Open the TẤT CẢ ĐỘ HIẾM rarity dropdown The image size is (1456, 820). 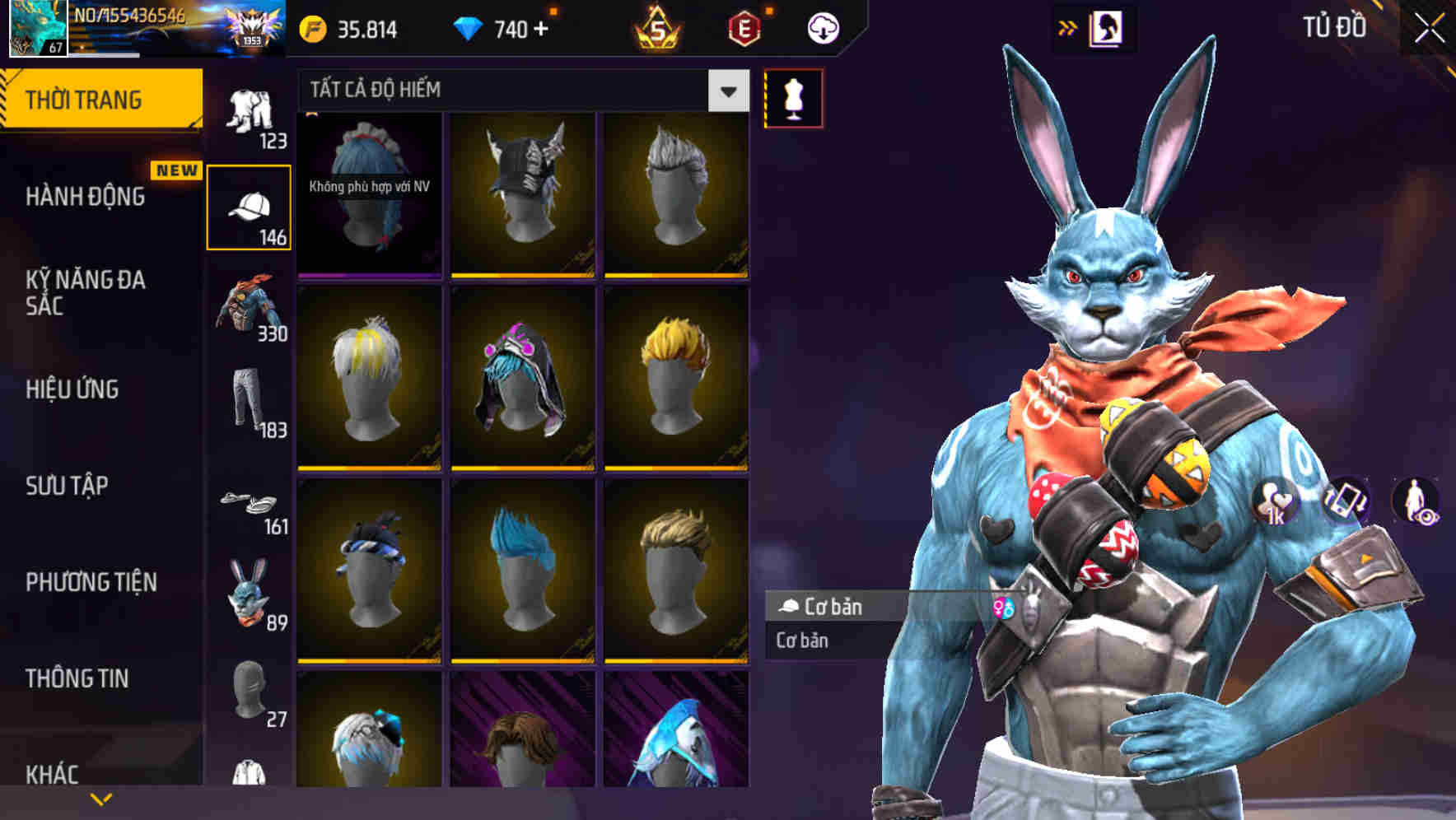click(x=519, y=91)
